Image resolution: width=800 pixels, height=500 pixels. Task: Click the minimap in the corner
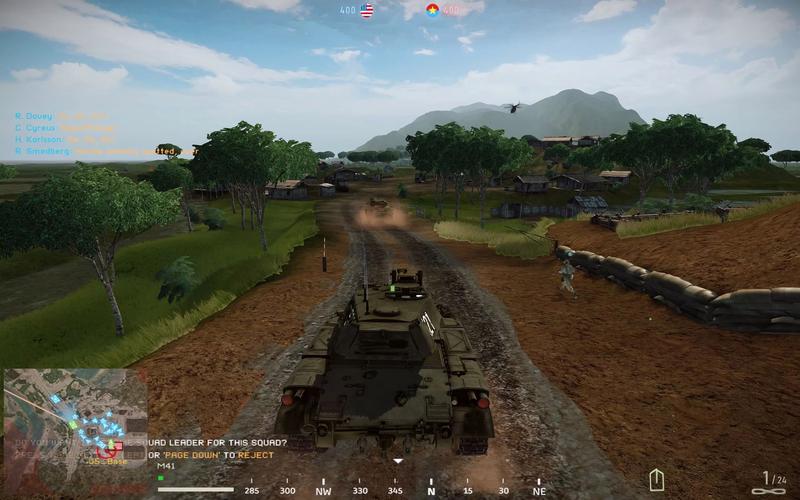tap(75, 430)
